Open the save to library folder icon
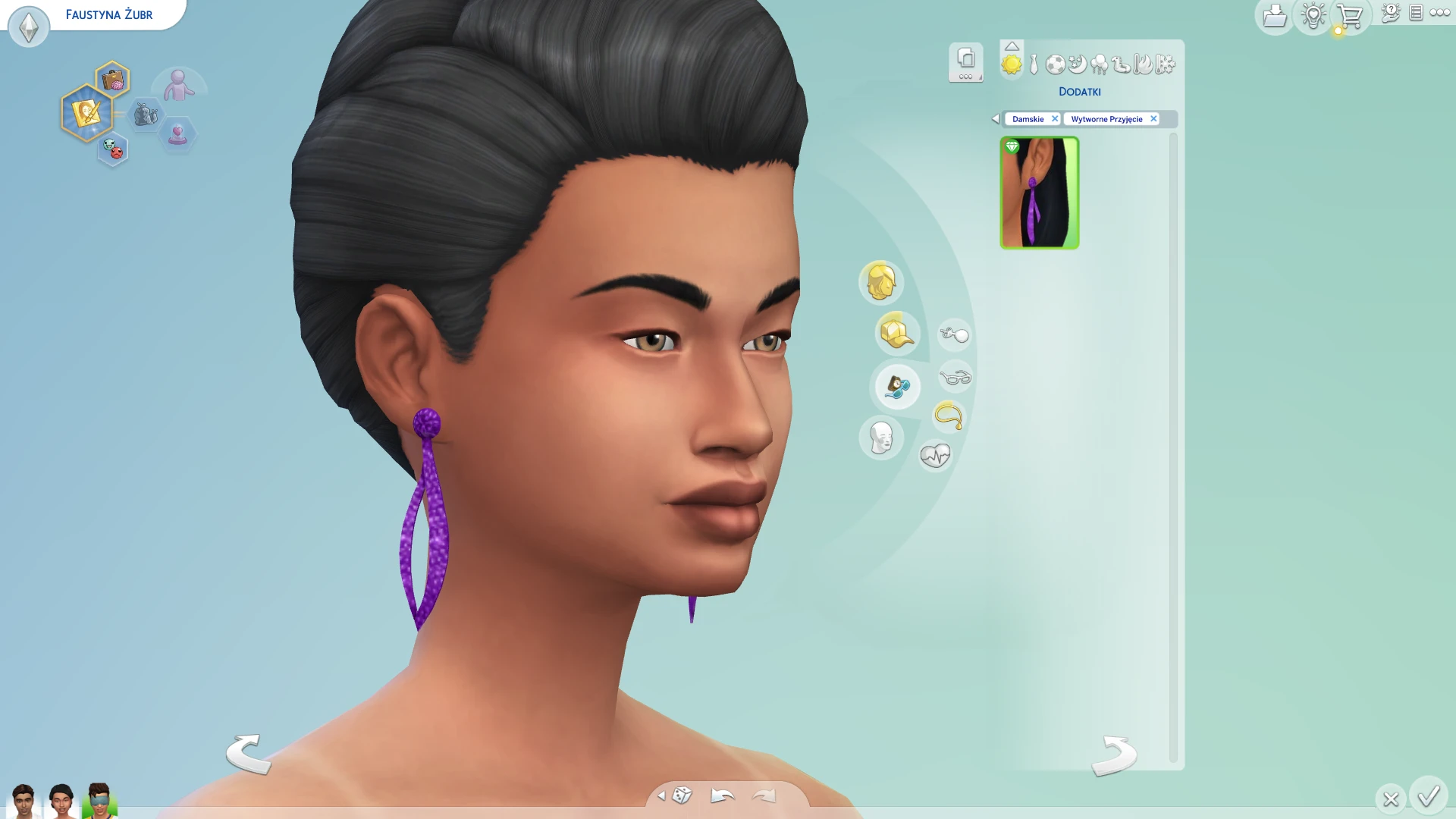 point(1275,15)
